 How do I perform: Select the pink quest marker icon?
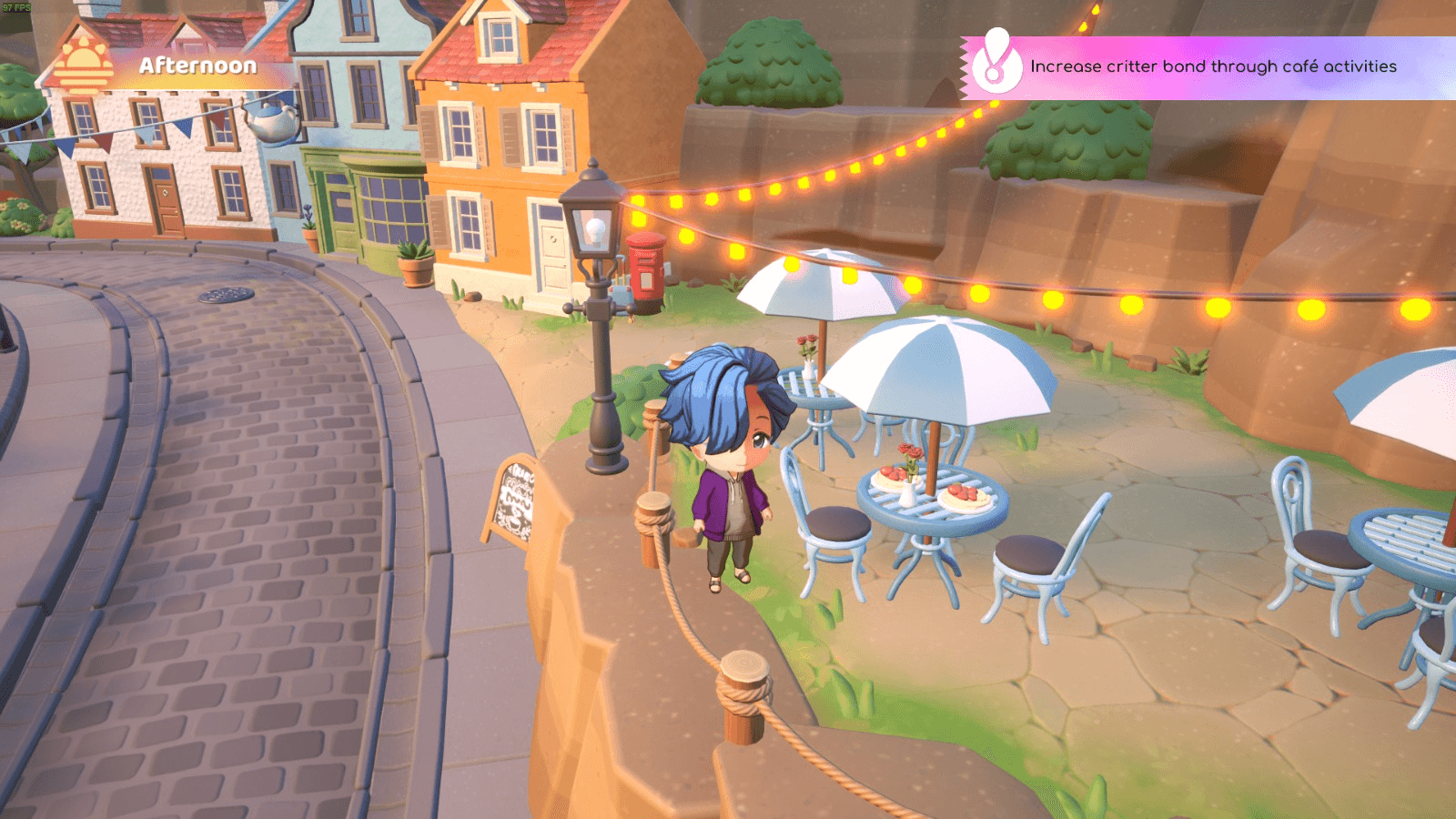coord(996,63)
